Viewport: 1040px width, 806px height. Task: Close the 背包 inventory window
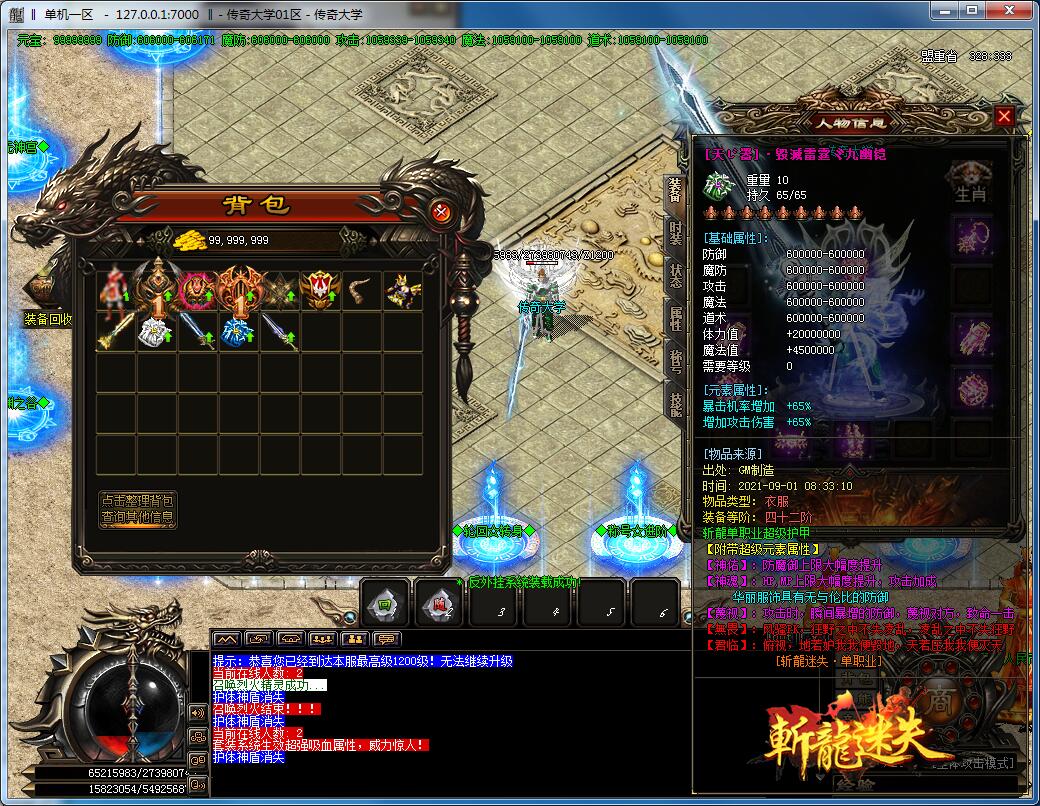[441, 211]
